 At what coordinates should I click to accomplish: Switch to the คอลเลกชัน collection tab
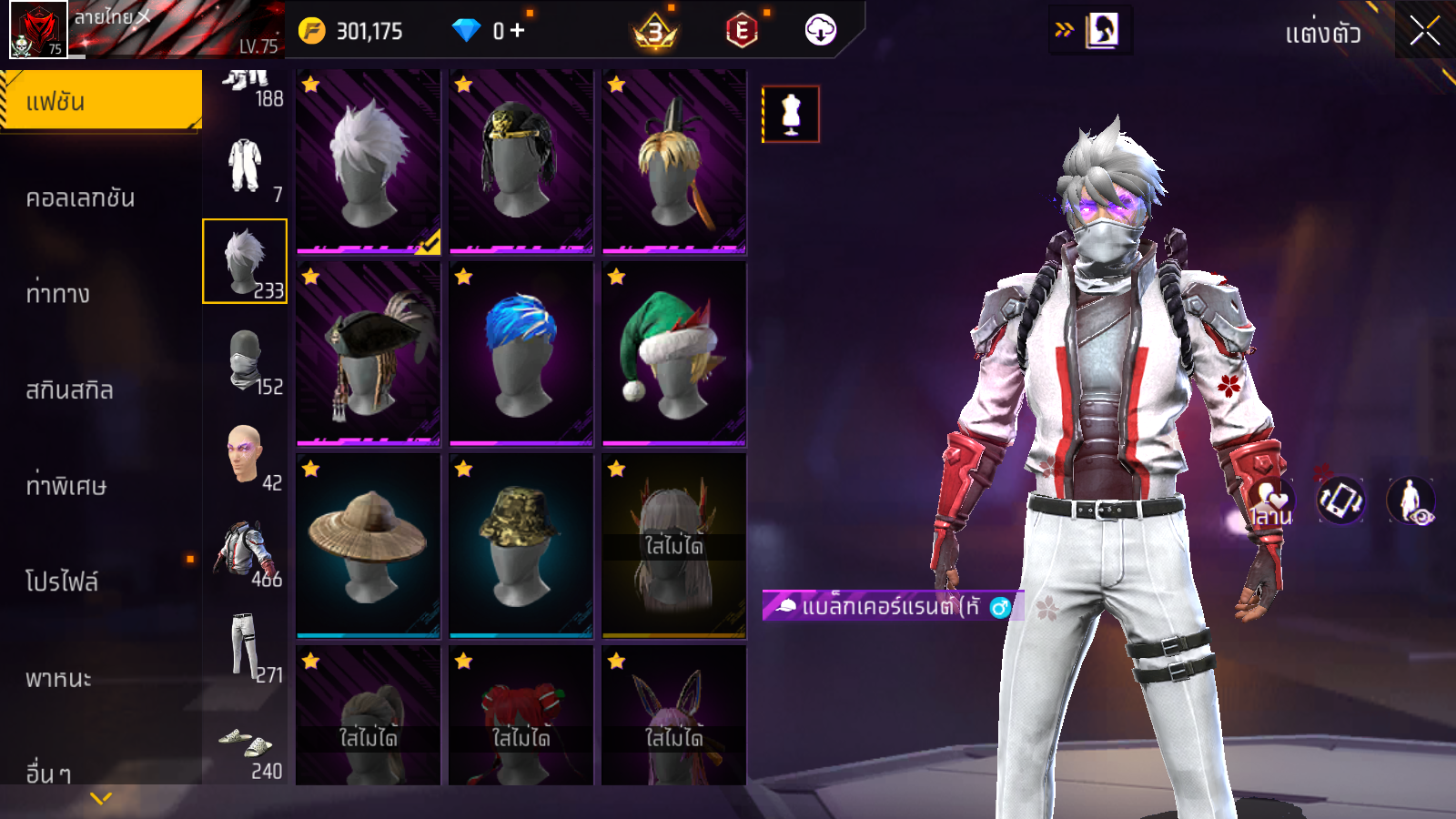point(82,197)
